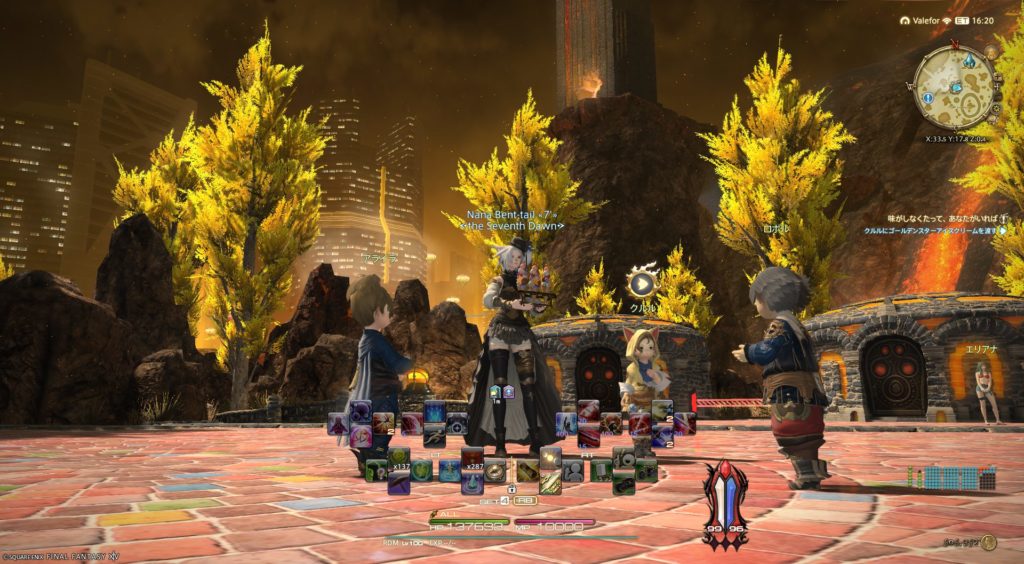Use the green feathered blades icon
The height and width of the screenshot is (564, 1024).
pyautogui.click(x=552, y=482)
